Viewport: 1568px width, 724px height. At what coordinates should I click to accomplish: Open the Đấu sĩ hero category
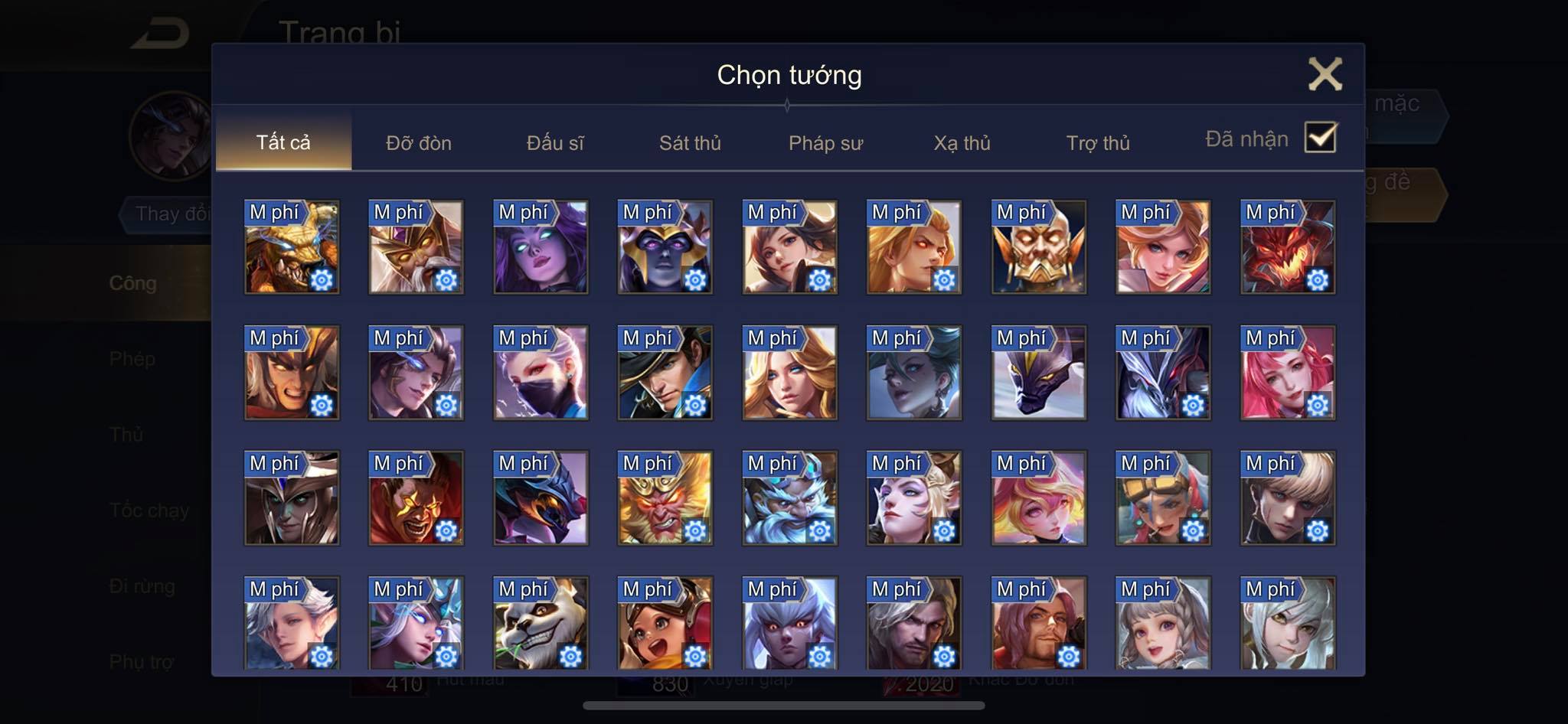point(554,142)
